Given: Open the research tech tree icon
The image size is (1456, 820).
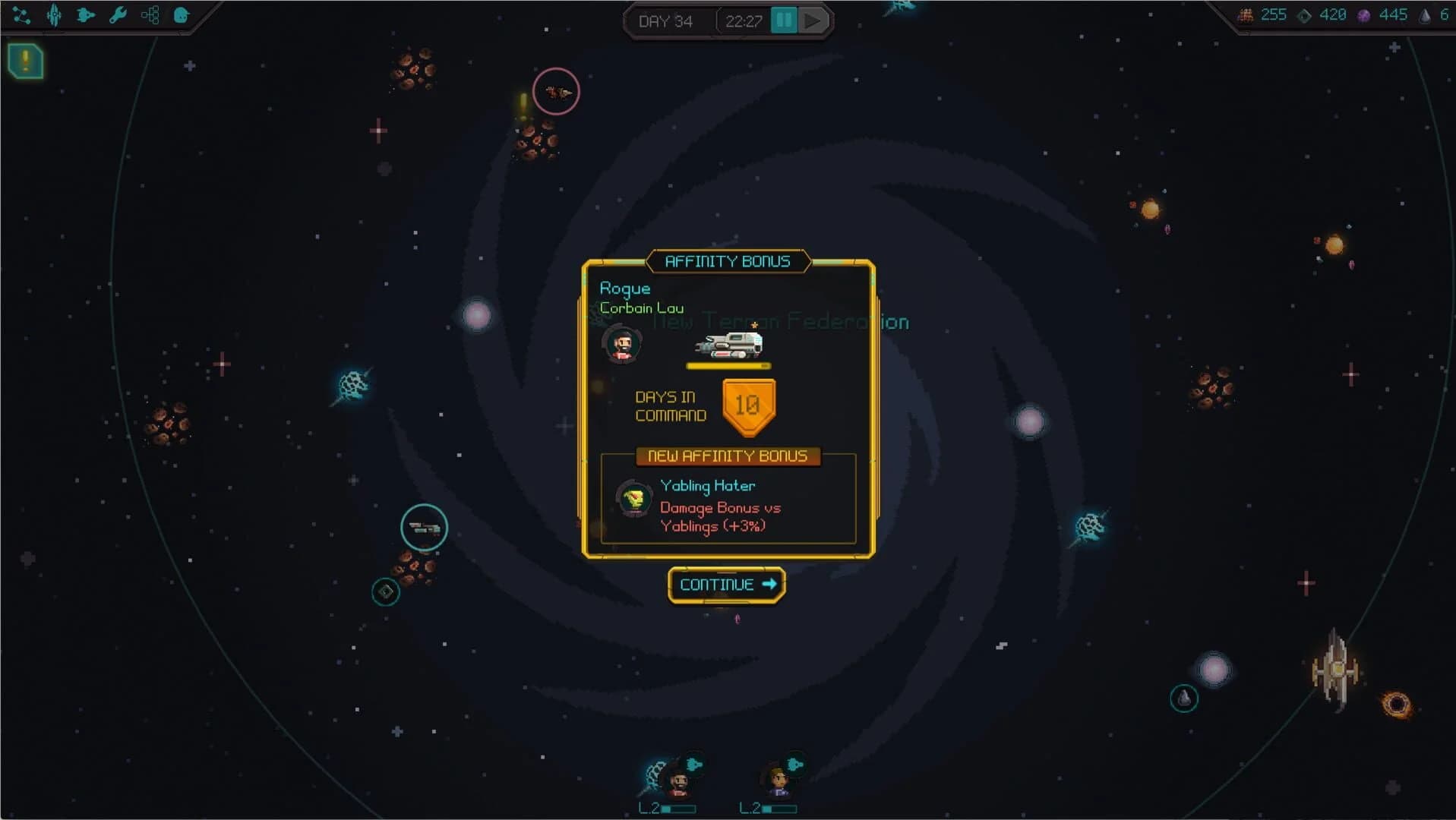Looking at the screenshot, I should (x=149, y=14).
